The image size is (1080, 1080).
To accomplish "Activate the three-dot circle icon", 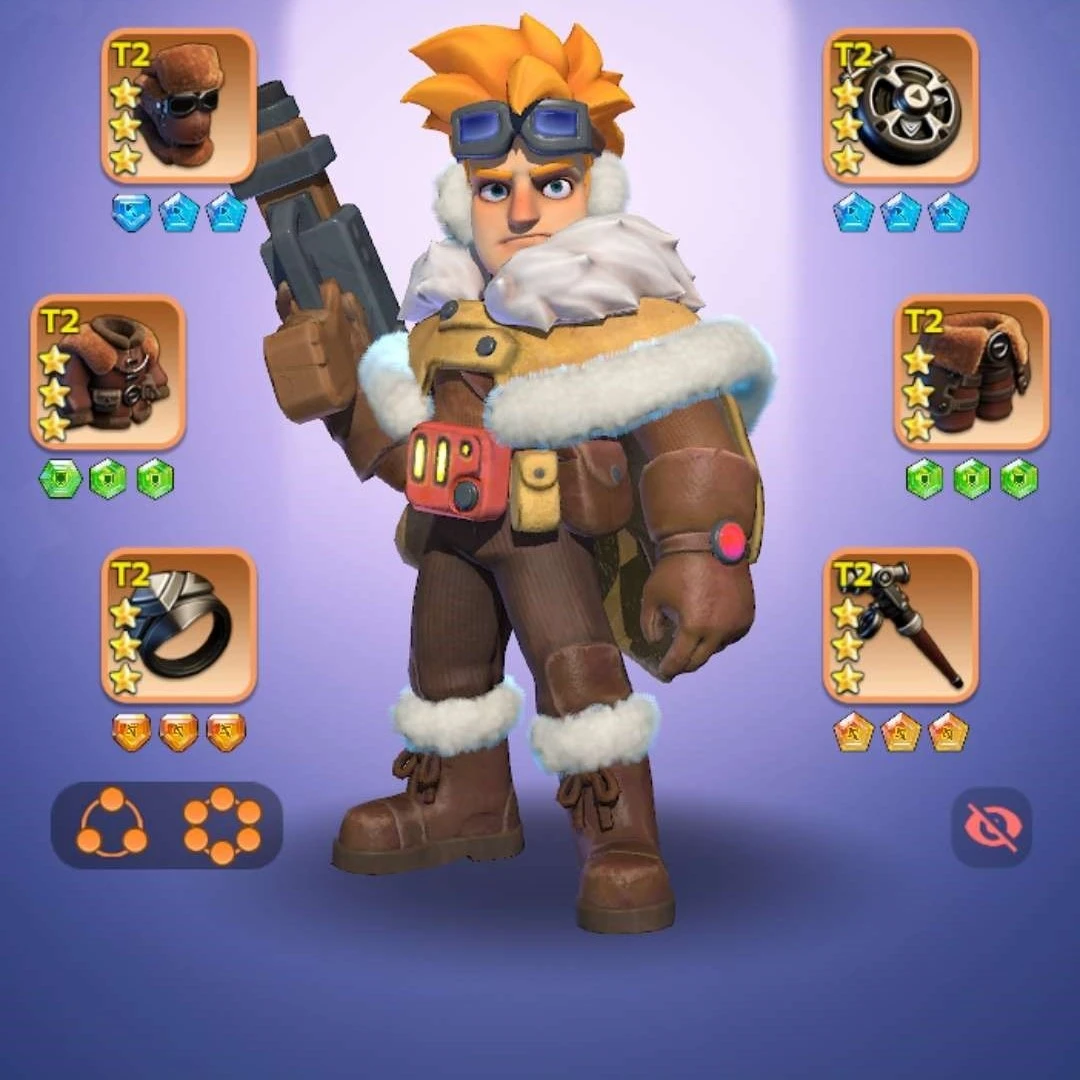I will click(x=112, y=825).
